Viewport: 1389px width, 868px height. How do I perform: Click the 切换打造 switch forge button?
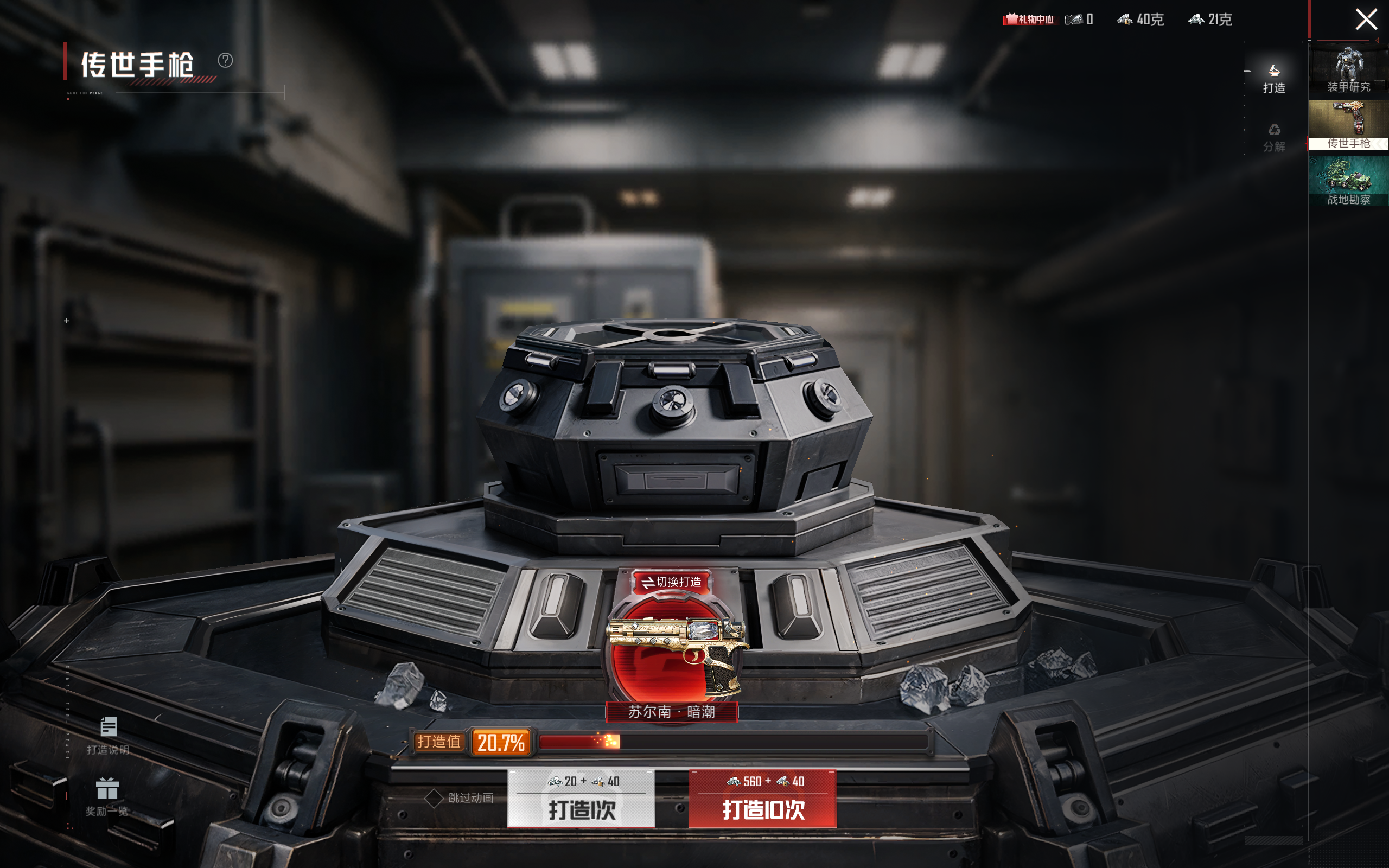pyautogui.click(x=672, y=582)
